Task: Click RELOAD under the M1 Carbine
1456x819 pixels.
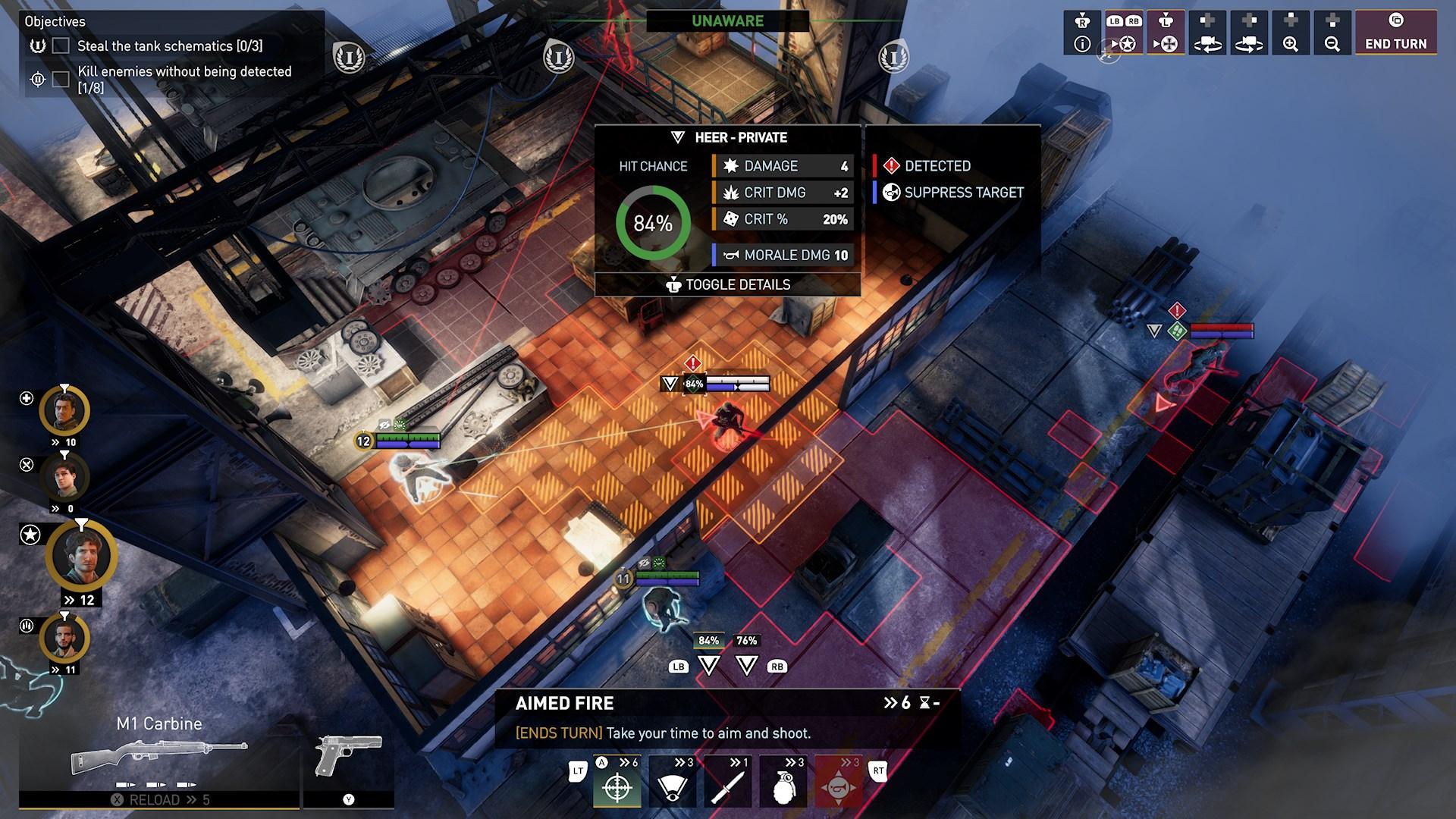Action: click(x=155, y=799)
